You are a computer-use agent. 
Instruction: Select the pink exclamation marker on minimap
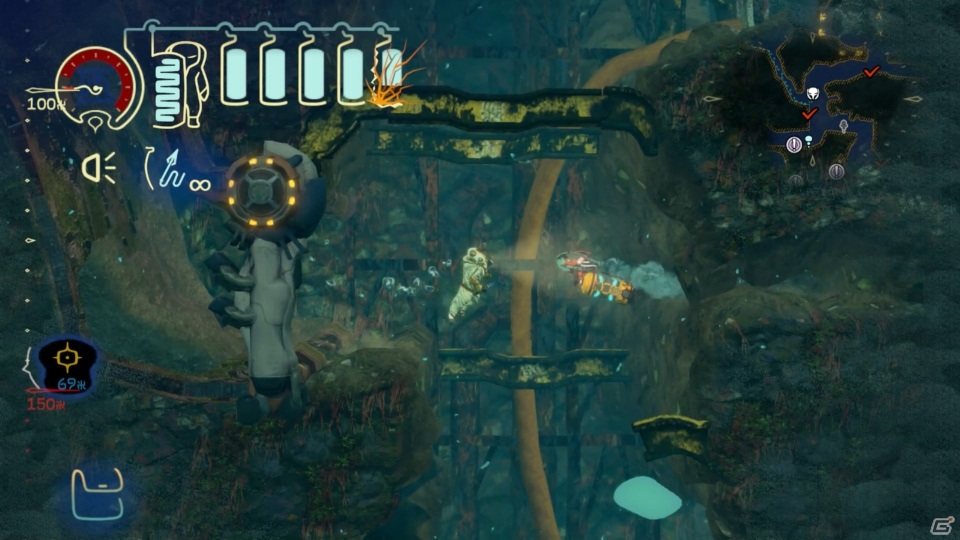(794, 145)
